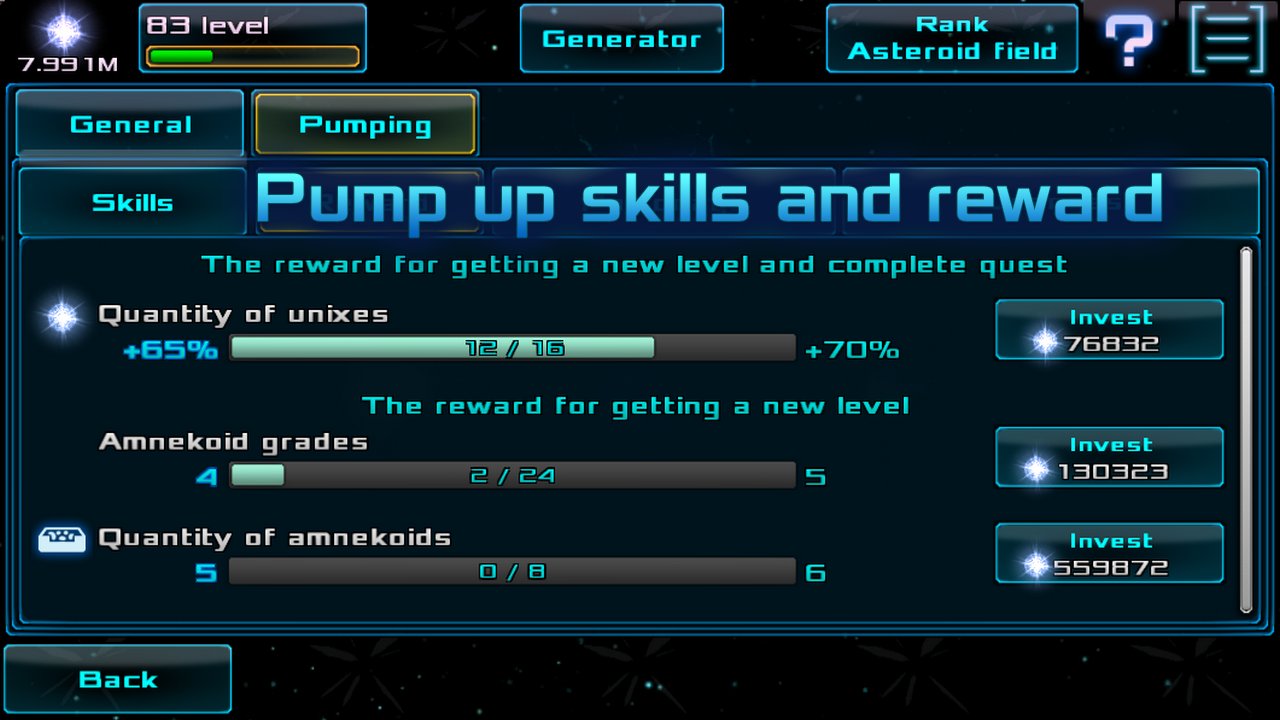Tap the 83 level experience panel

coord(252,39)
